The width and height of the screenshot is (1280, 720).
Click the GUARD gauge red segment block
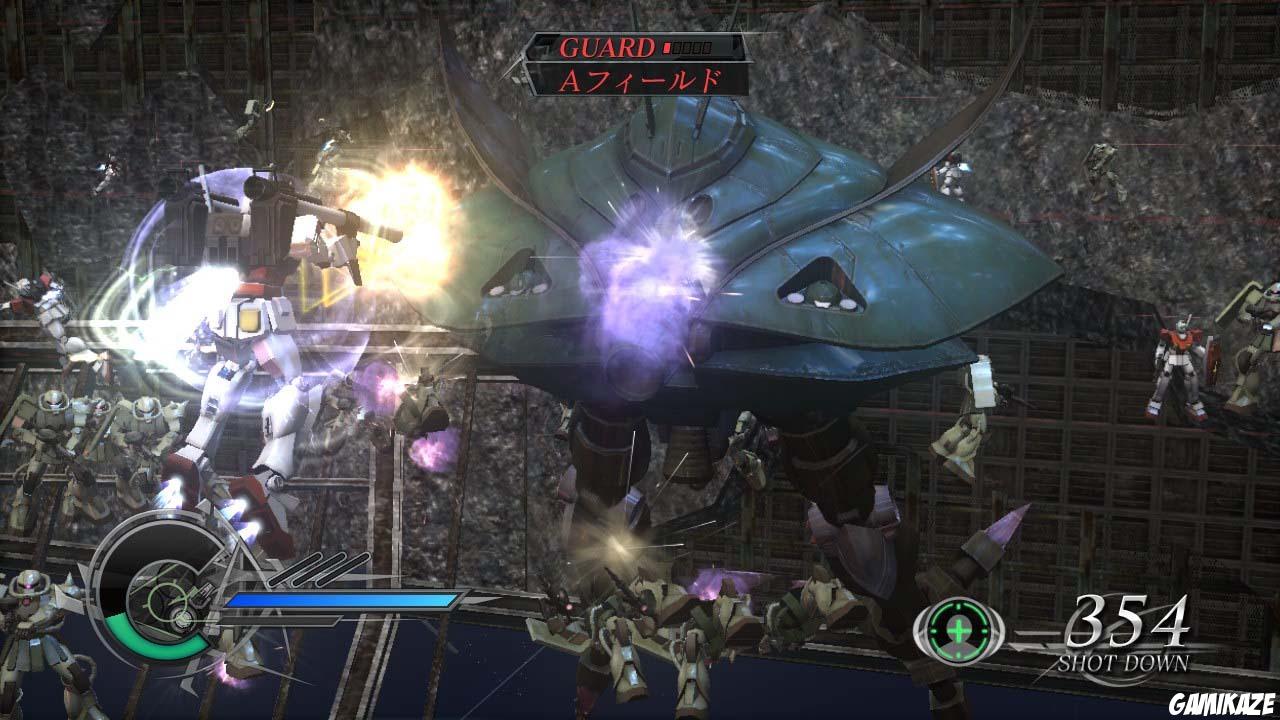[x=667, y=48]
